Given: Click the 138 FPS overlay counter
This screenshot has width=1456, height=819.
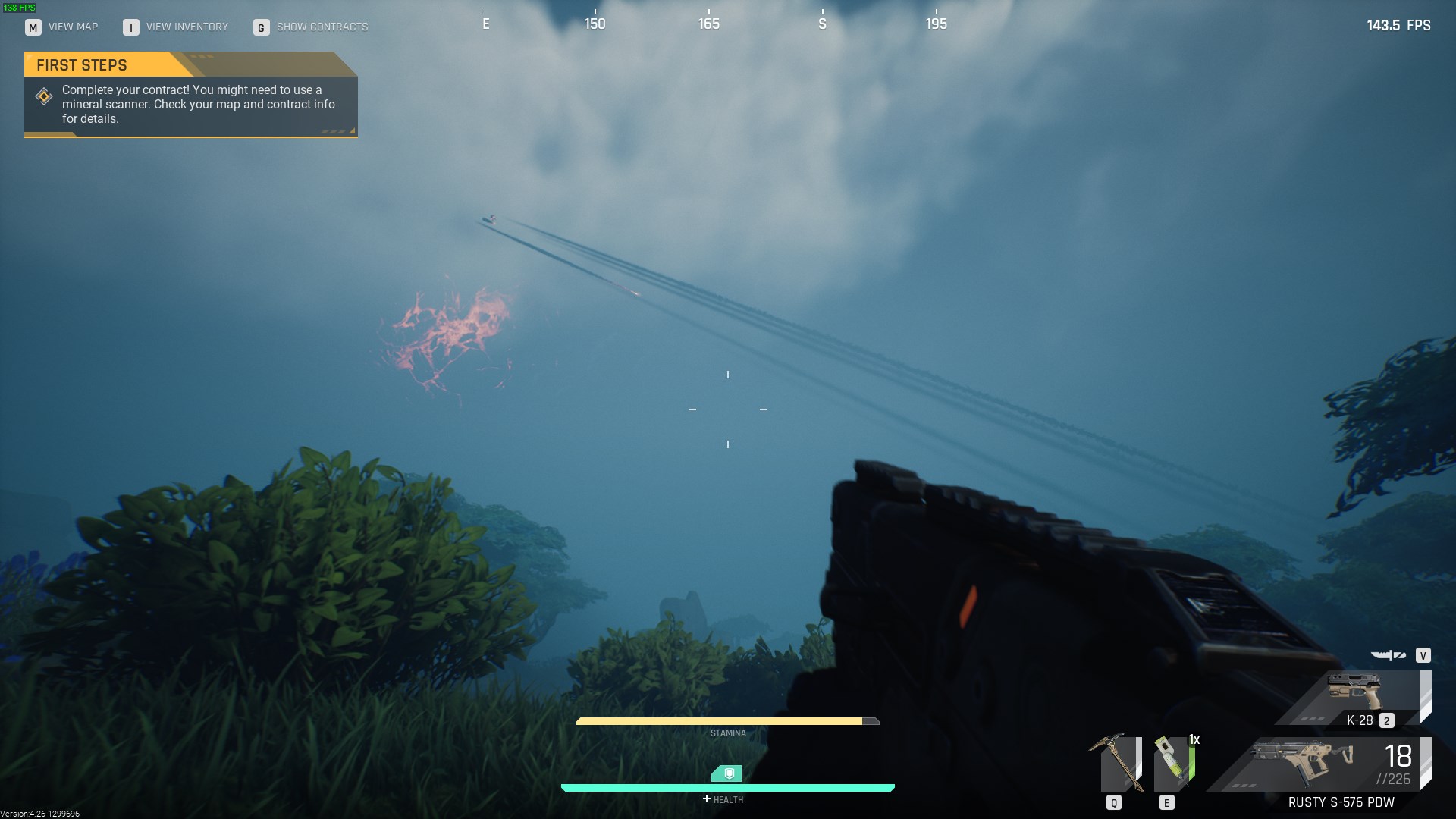Looking at the screenshot, I should coord(19,6).
